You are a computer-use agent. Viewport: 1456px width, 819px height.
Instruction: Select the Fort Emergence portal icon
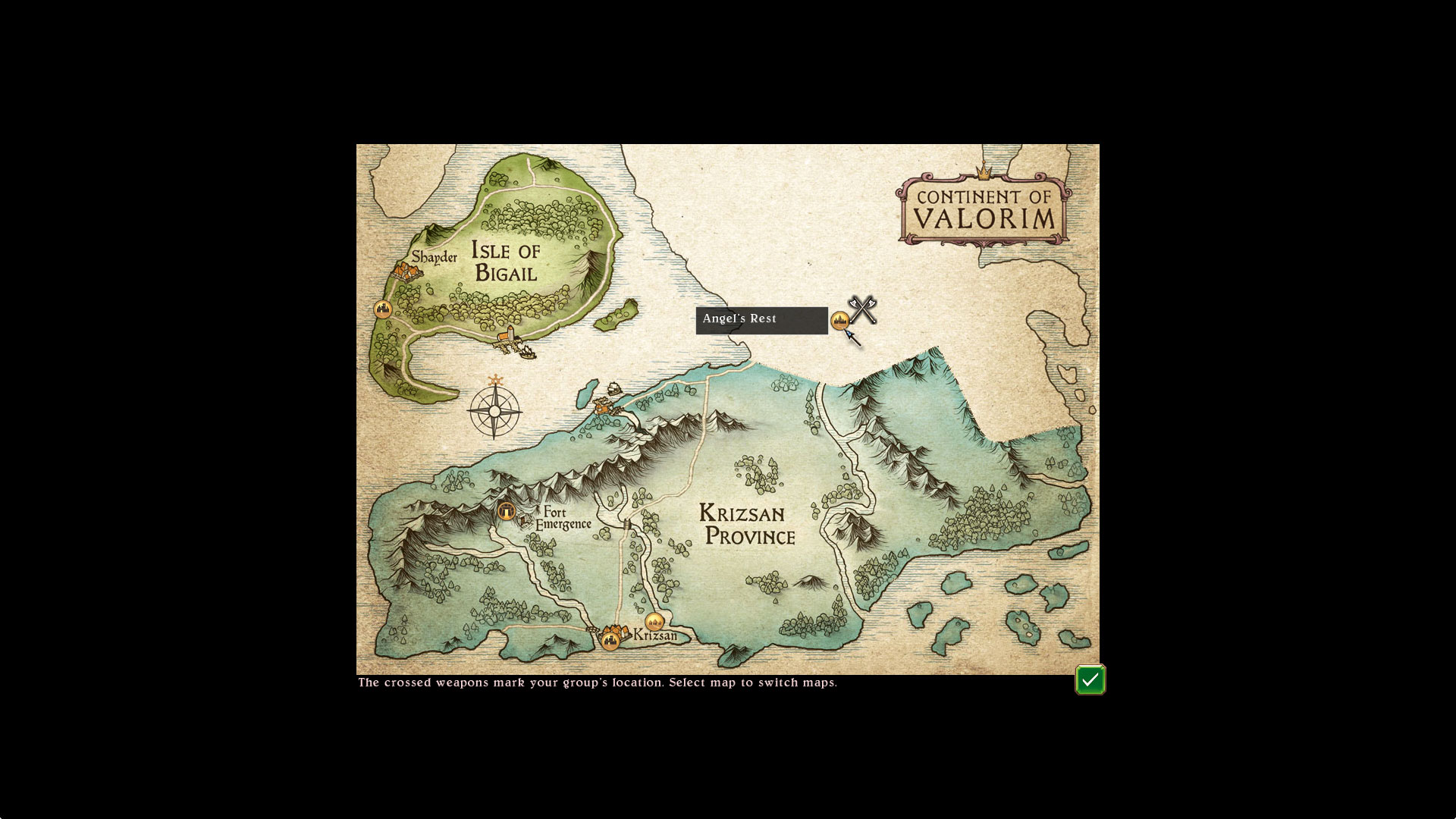tap(507, 511)
